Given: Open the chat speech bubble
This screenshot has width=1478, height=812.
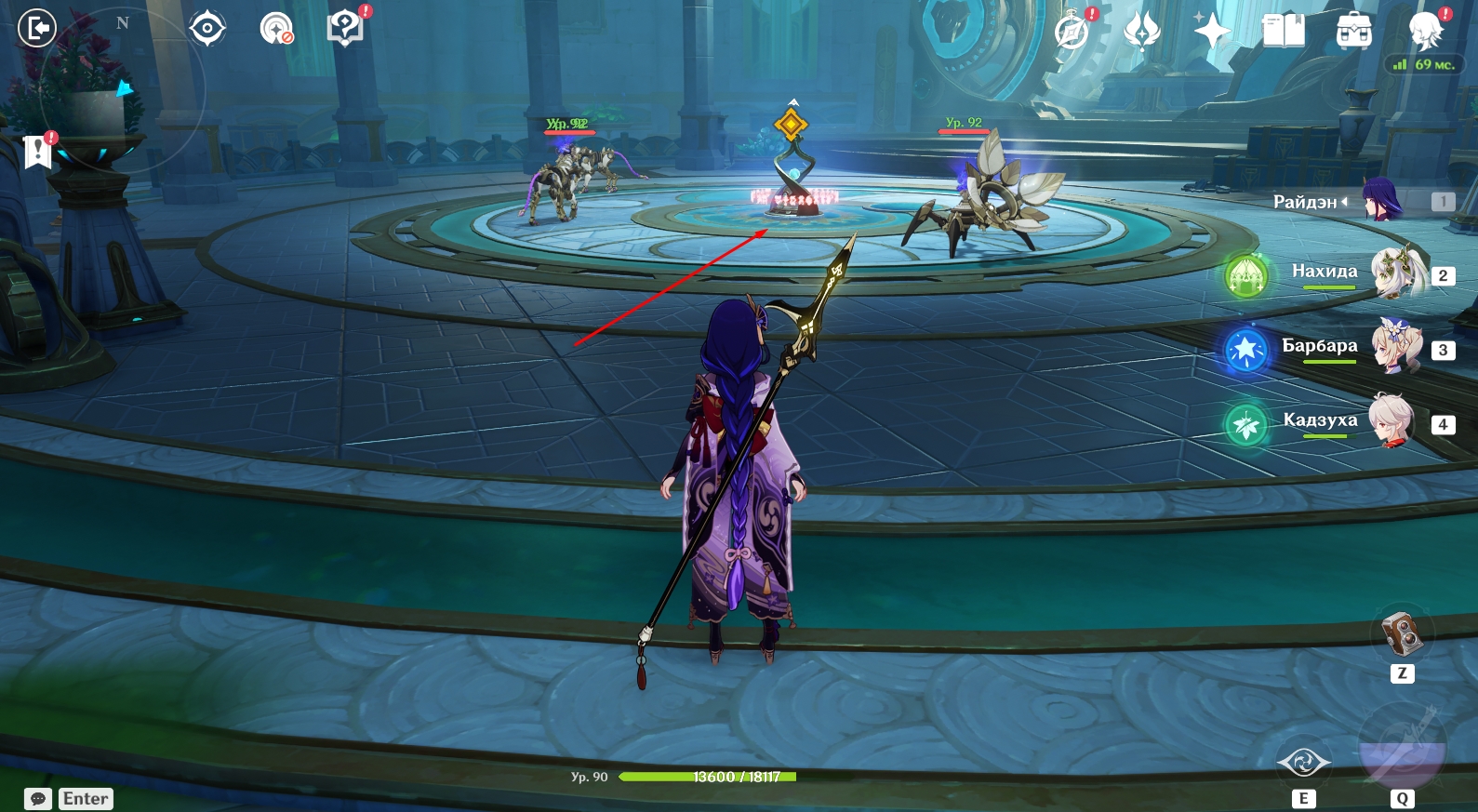Looking at the screenshot, I should (38, 799).
